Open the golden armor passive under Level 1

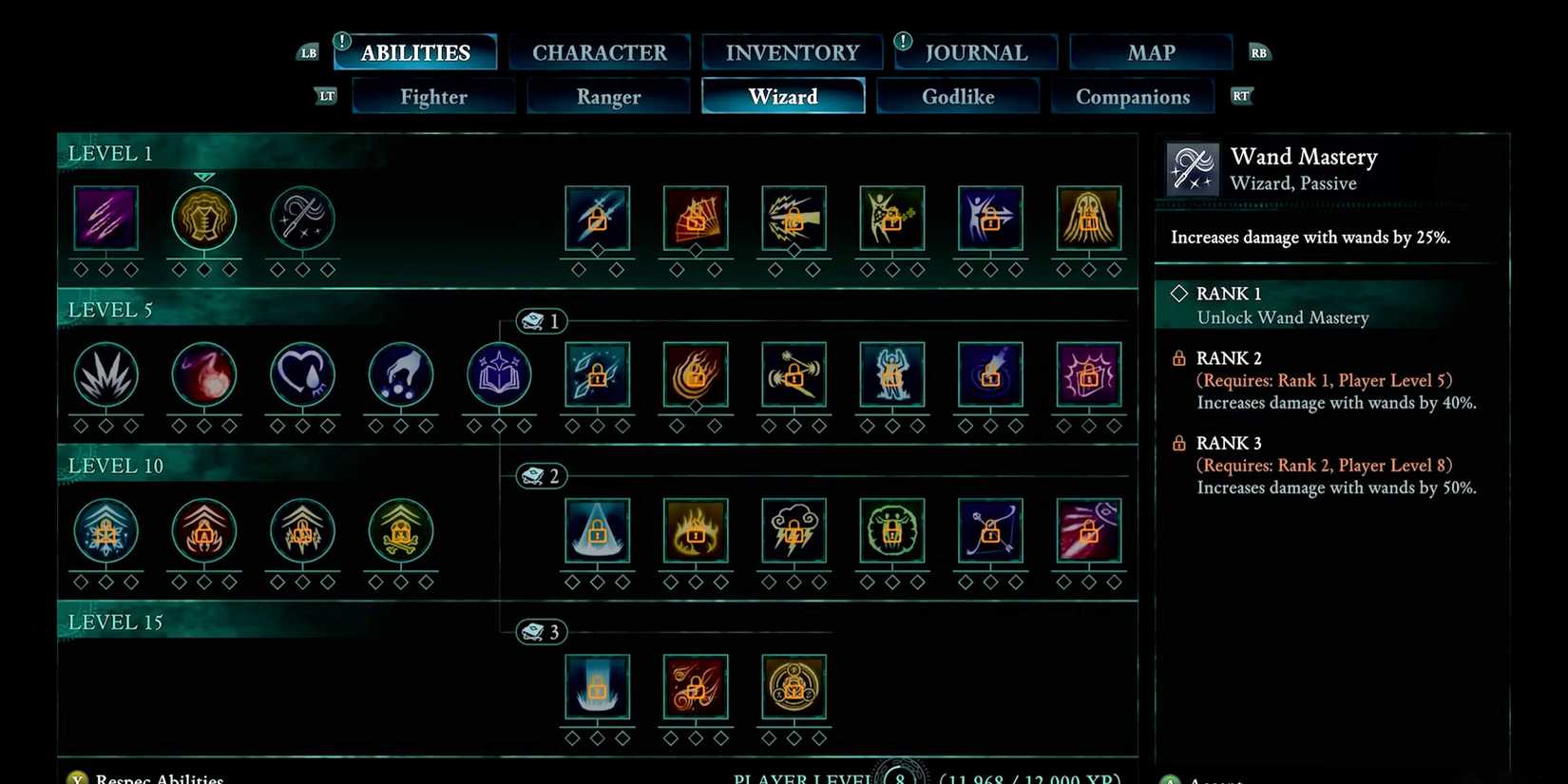pos(204,219)
